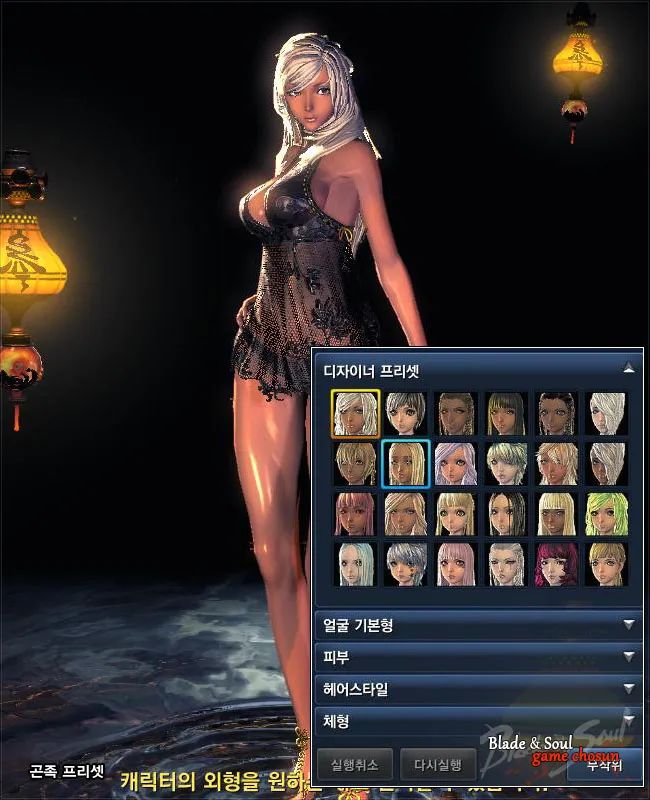
Task: Click the 실행취소 undo button
Action: click(354, 766)
